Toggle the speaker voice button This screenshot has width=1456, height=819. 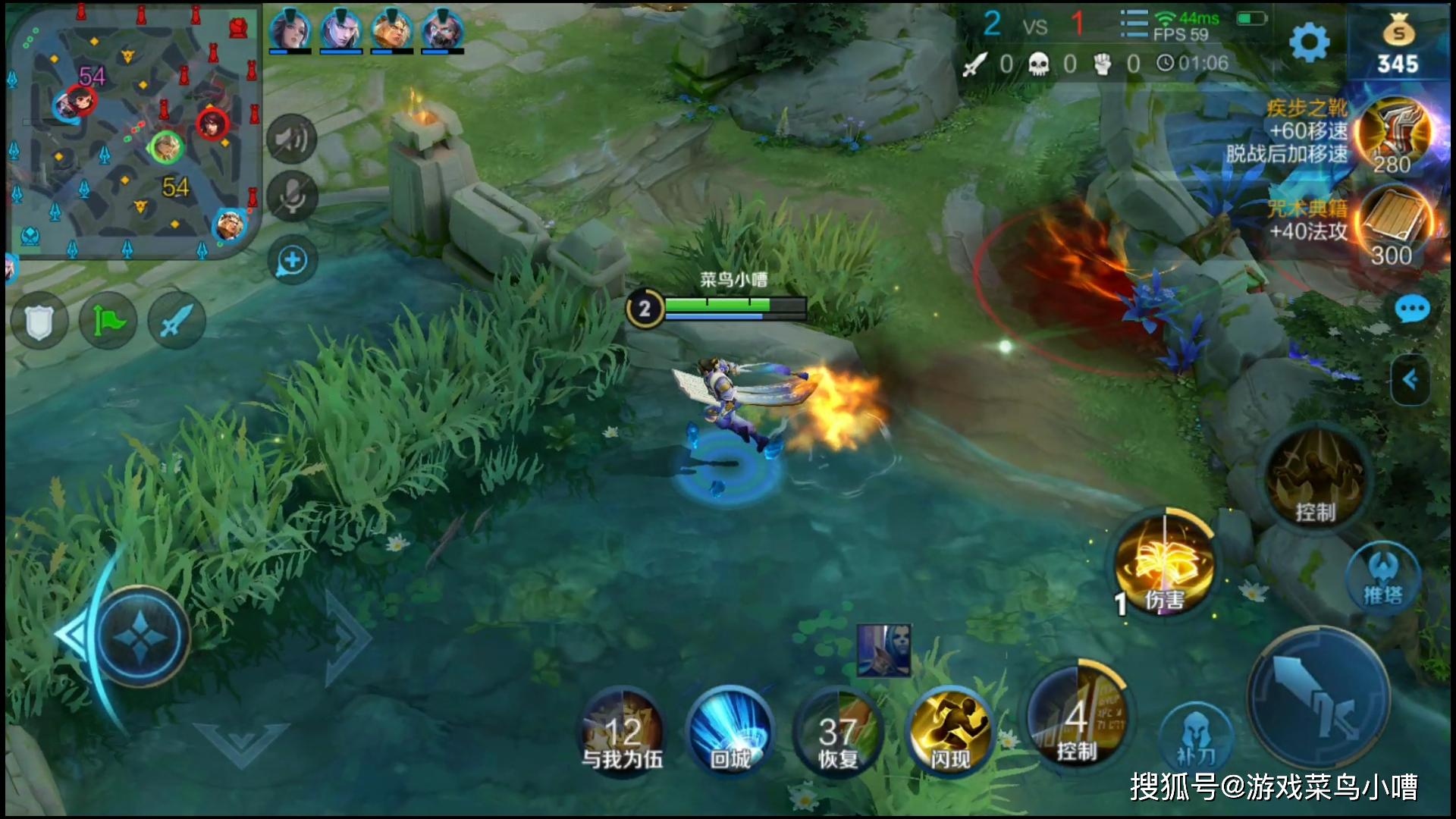[x=292, y=140]
